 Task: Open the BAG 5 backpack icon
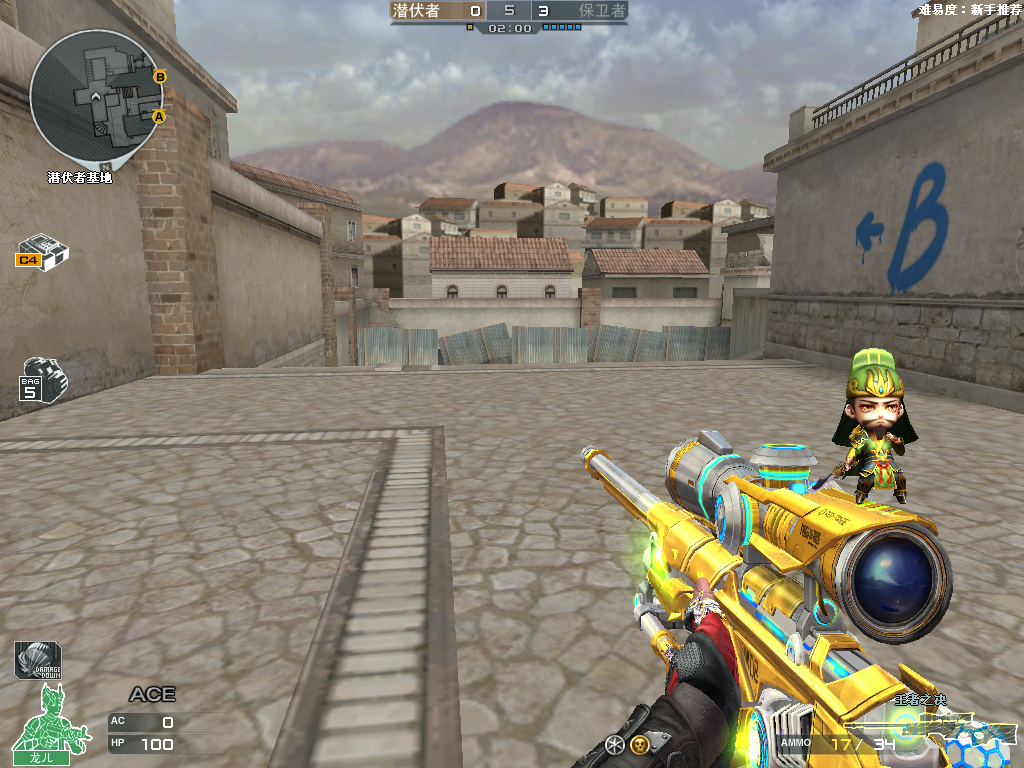[x=41, y=379]
